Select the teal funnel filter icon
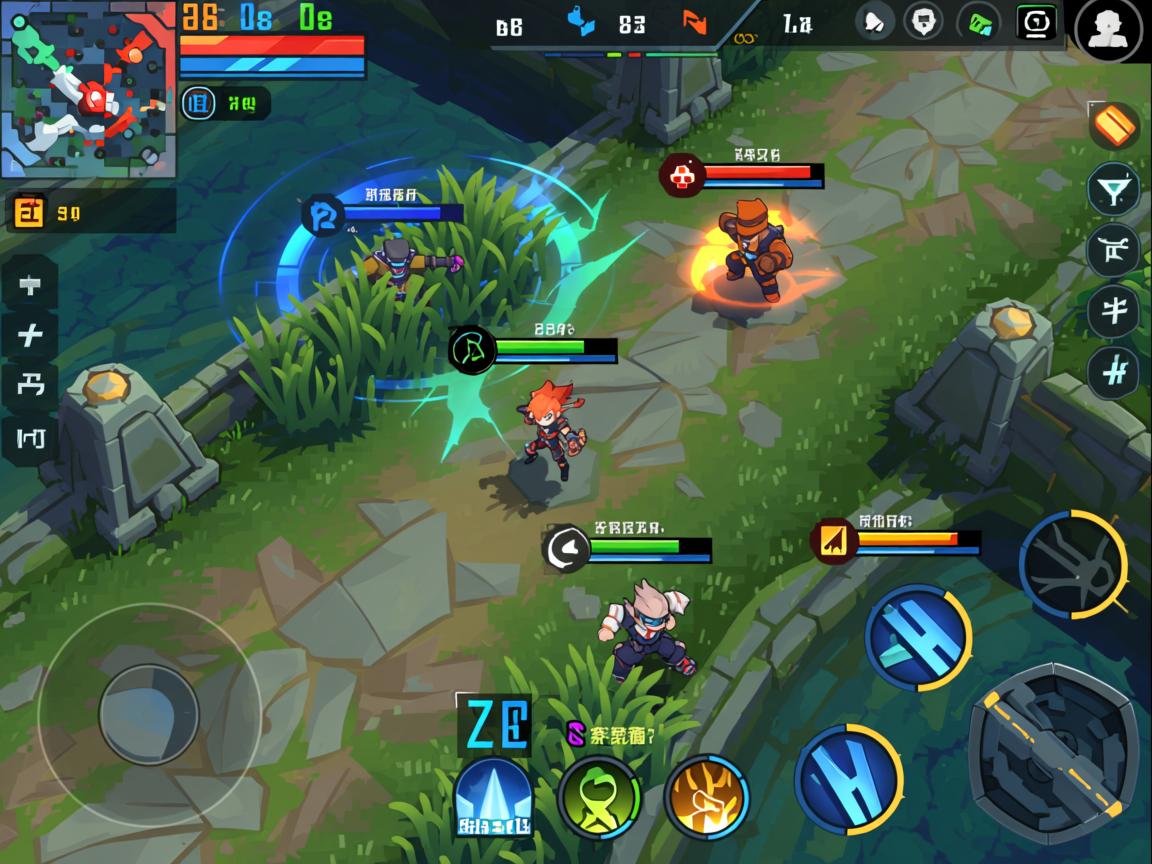 1113,189
